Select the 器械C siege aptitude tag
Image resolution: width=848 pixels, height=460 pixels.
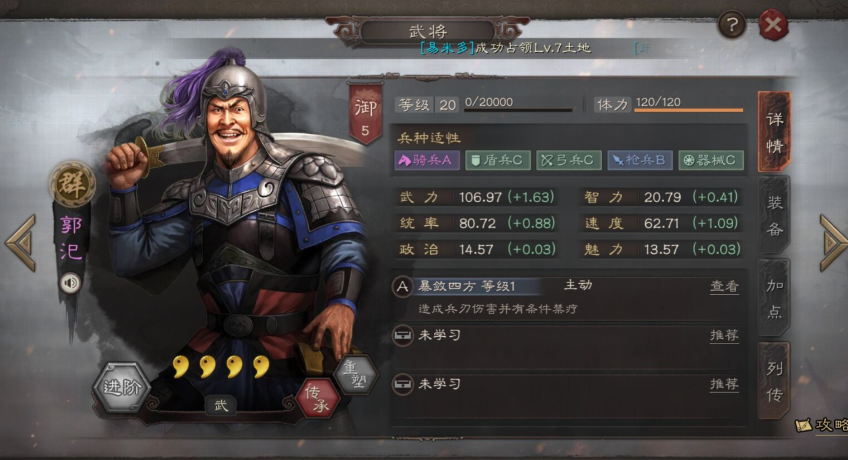pos(710,160)
